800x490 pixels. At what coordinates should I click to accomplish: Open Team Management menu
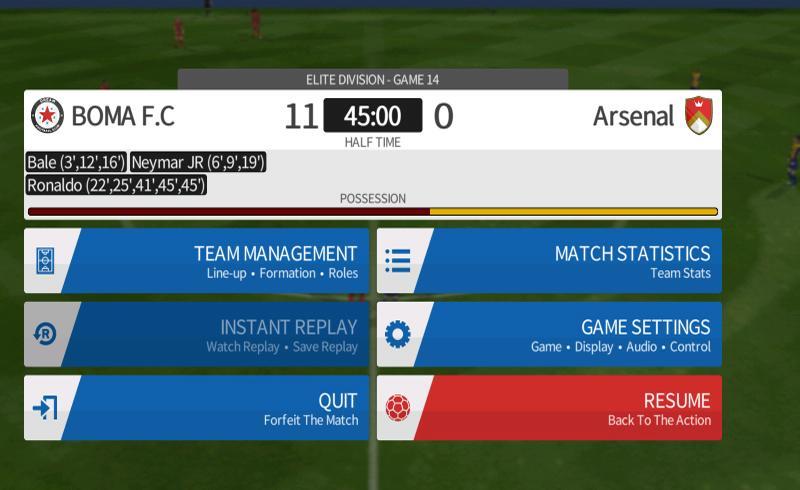click(197, 261)
